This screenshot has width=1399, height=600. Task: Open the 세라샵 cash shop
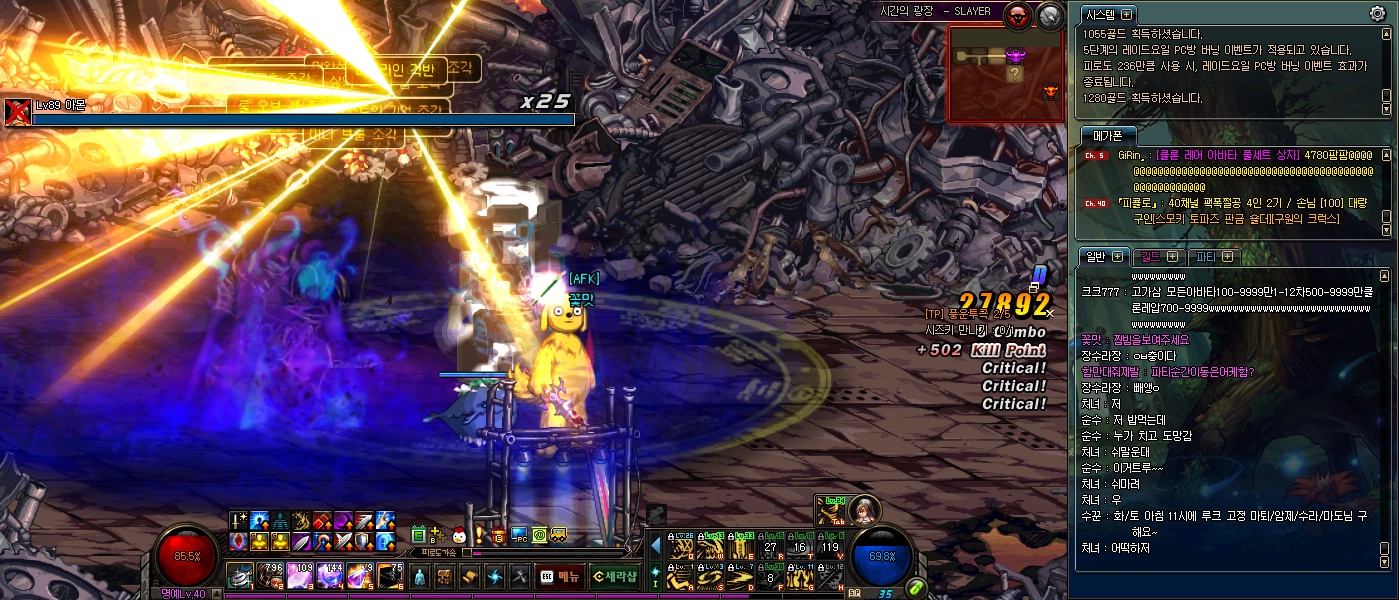point(615,576)
